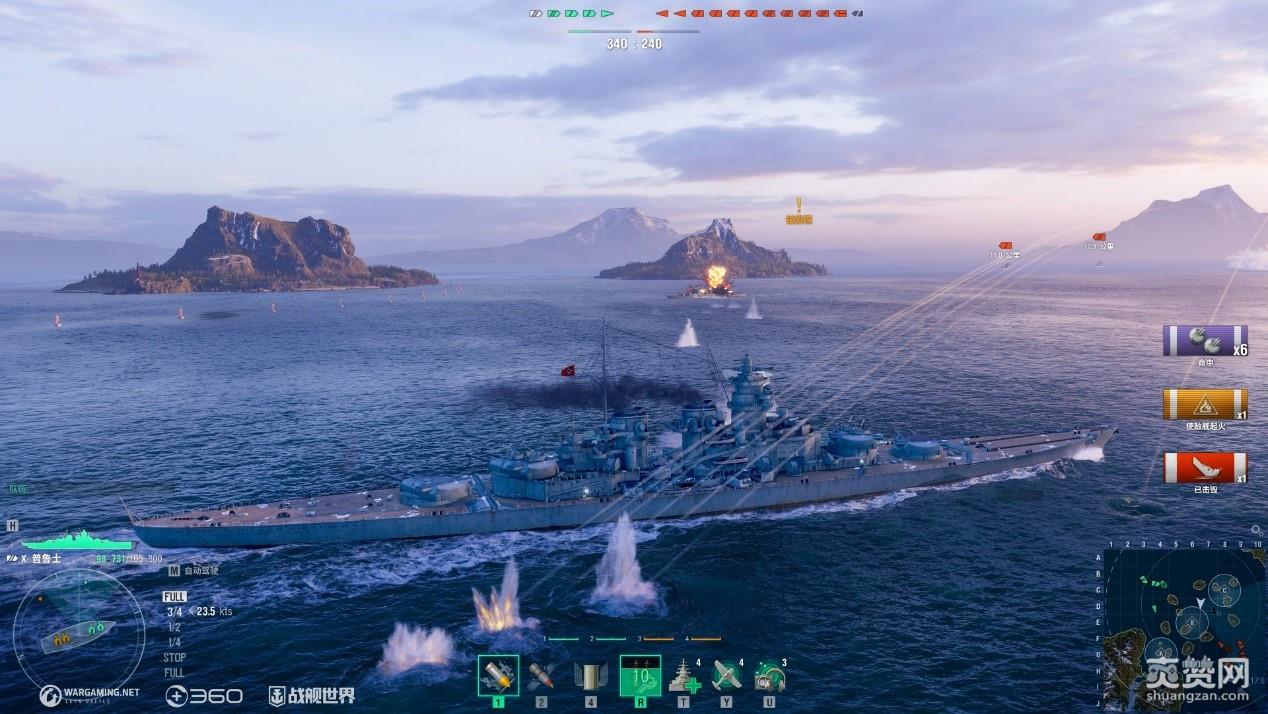
Task: Select the high-explosive shell slot
Action: pos(498,675)
